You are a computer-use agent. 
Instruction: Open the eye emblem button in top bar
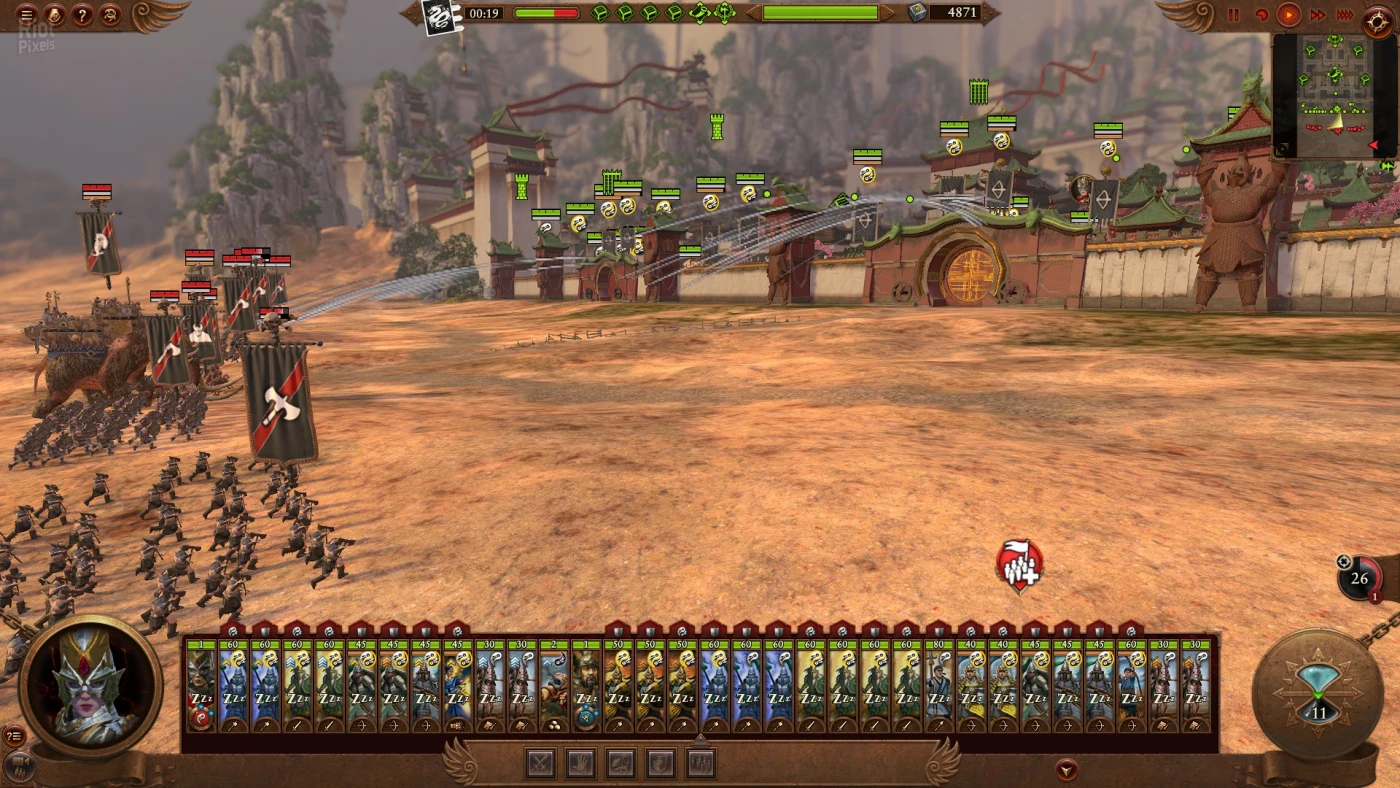110,15
